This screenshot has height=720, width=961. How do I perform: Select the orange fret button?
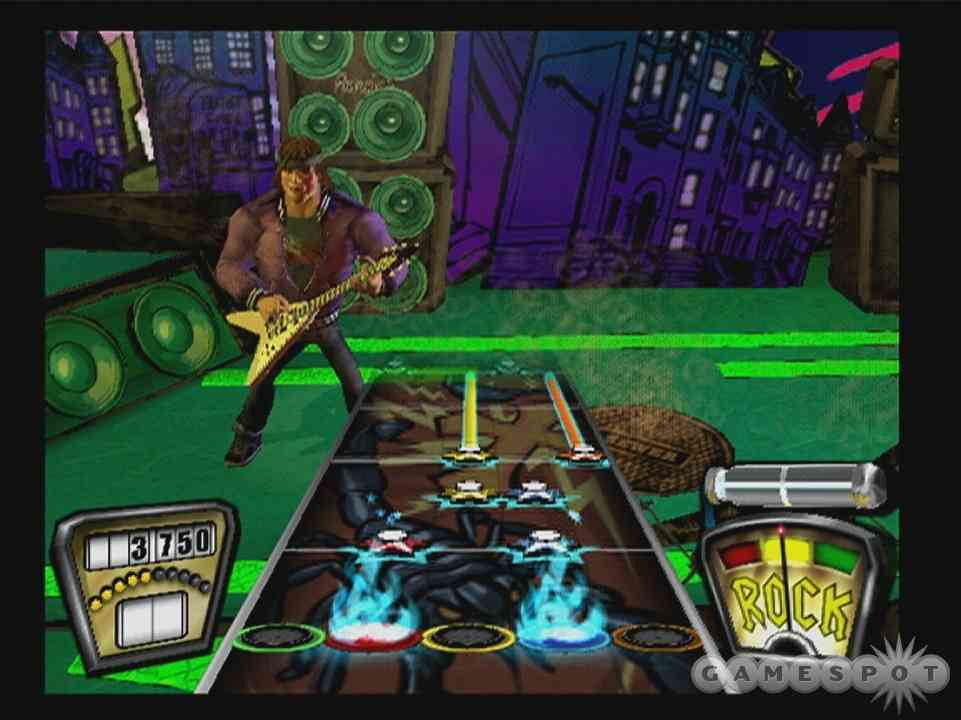(655, 637)
